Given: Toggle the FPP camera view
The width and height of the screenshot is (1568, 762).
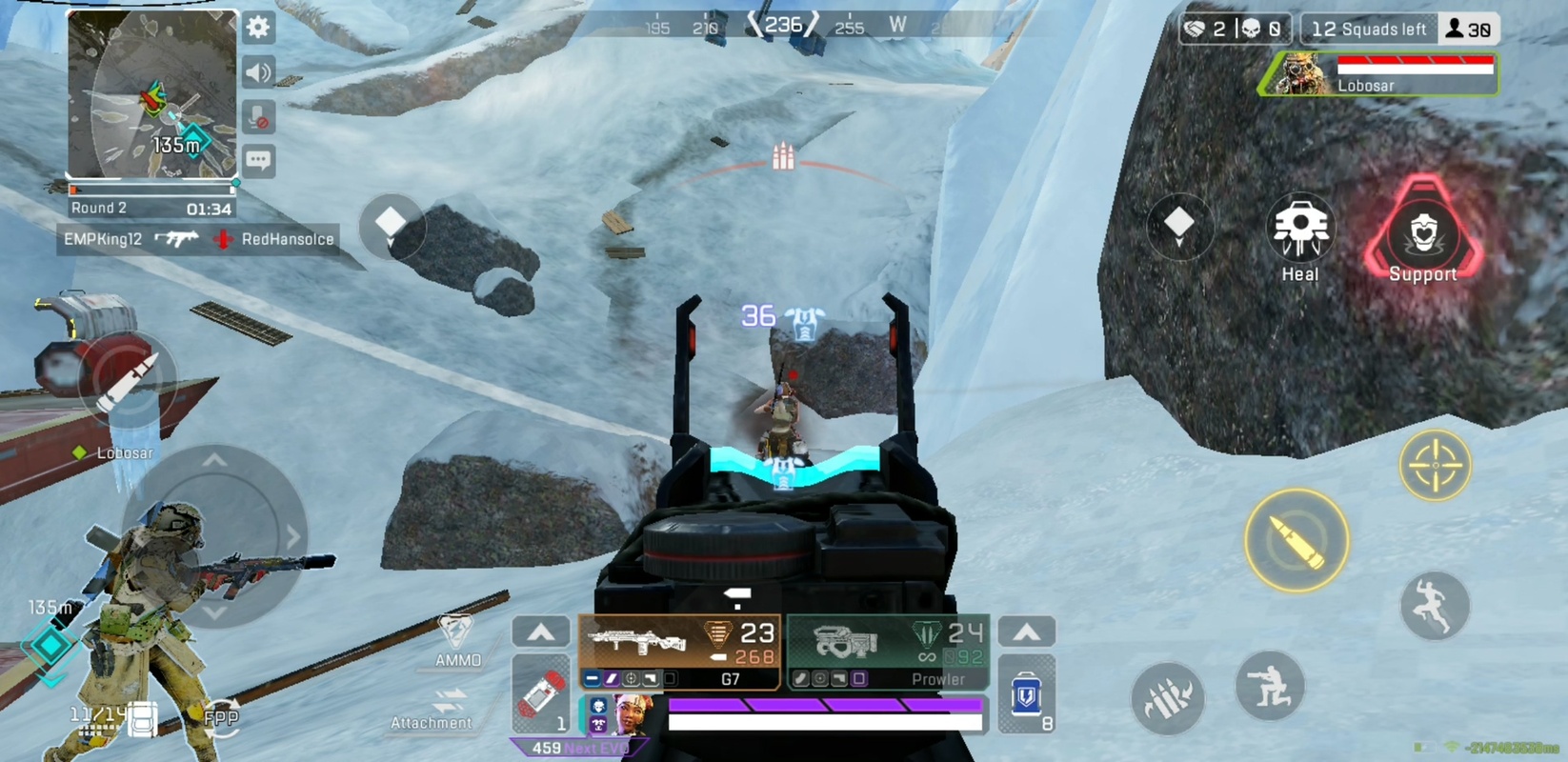Looking at the screenshot, I should (x=221, y=718).
